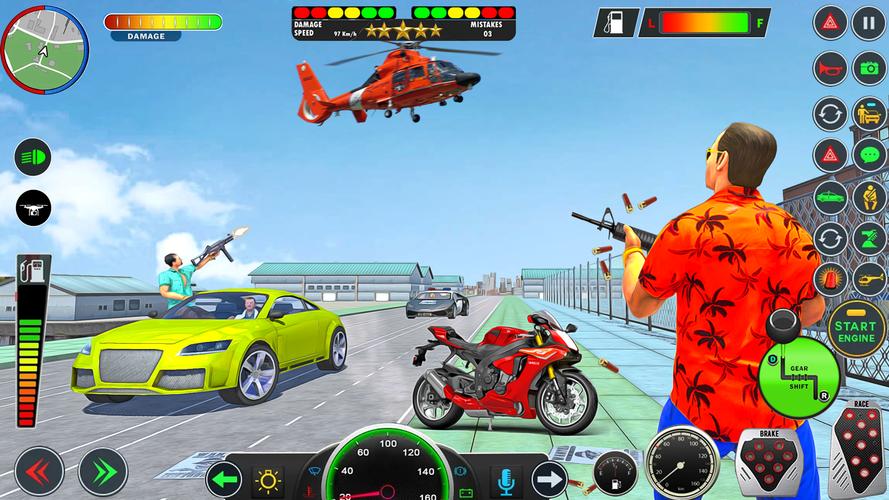Activate the red siren light
Viewport: 889px width, 500px height.
tap(830, 279)
